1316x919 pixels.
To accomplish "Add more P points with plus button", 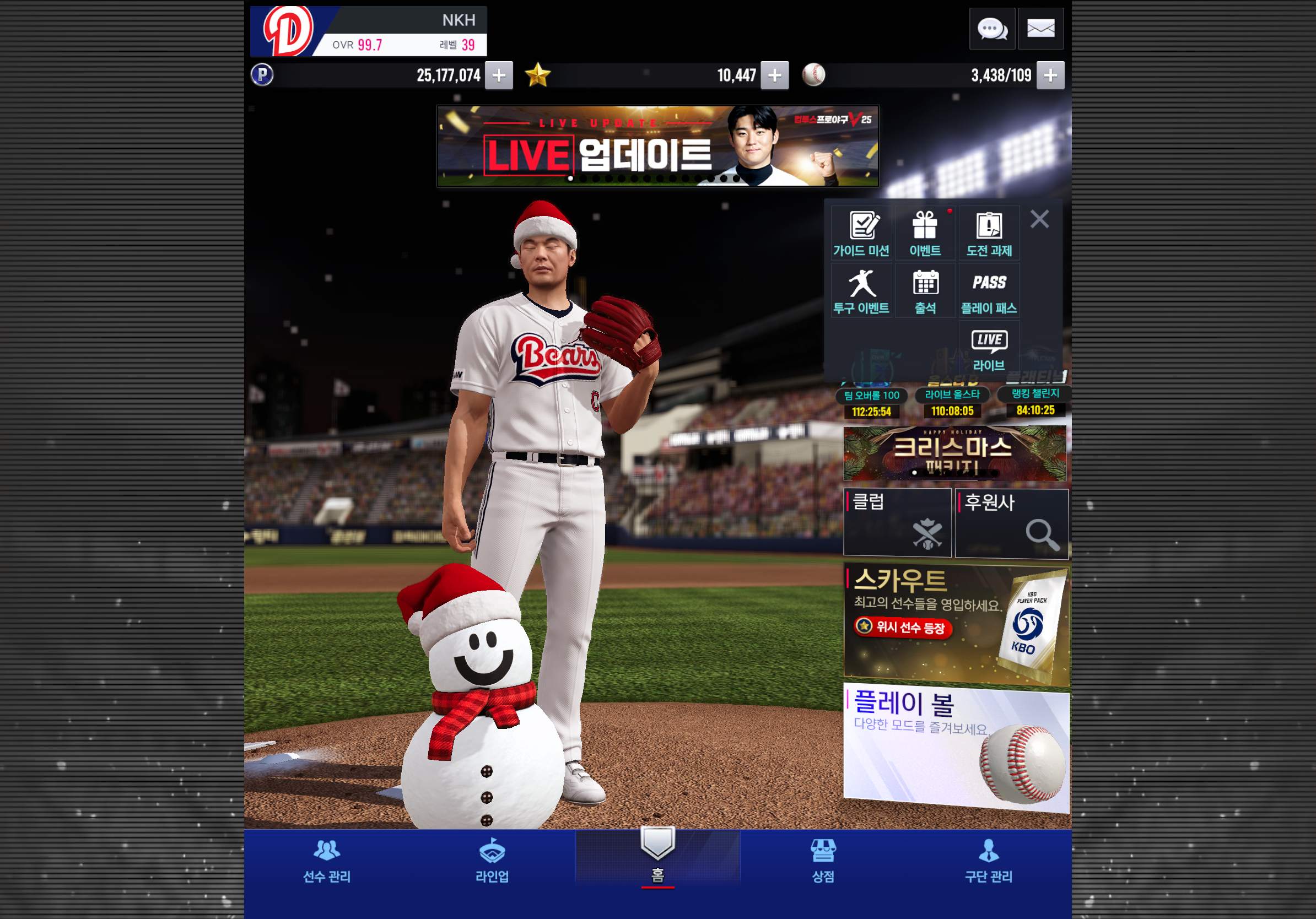I will coord(499,75).
